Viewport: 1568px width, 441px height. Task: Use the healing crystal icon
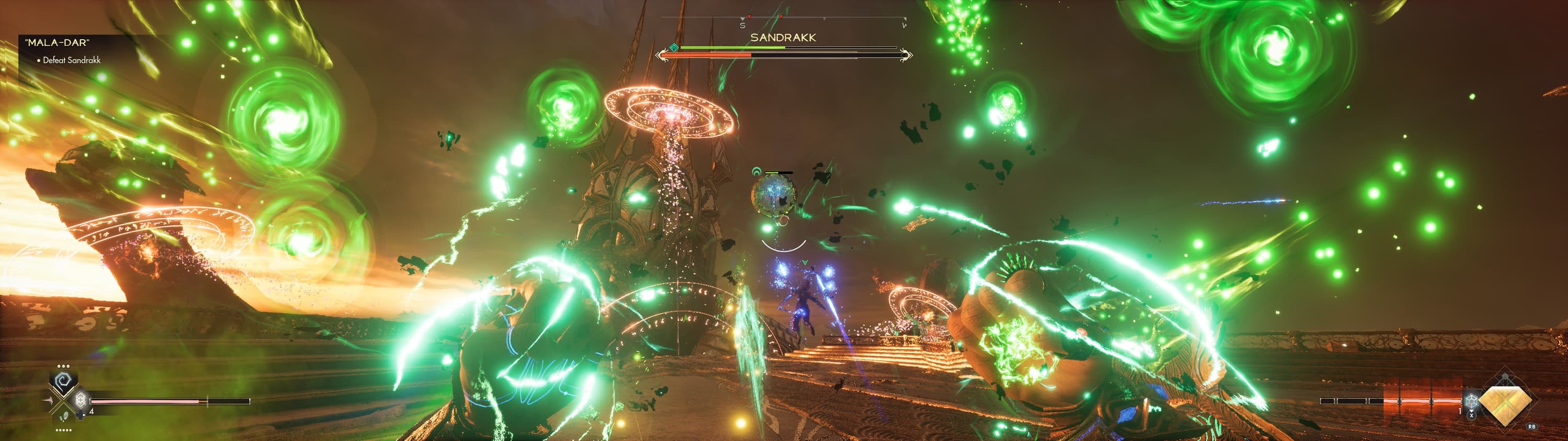(x=80, y=400)
